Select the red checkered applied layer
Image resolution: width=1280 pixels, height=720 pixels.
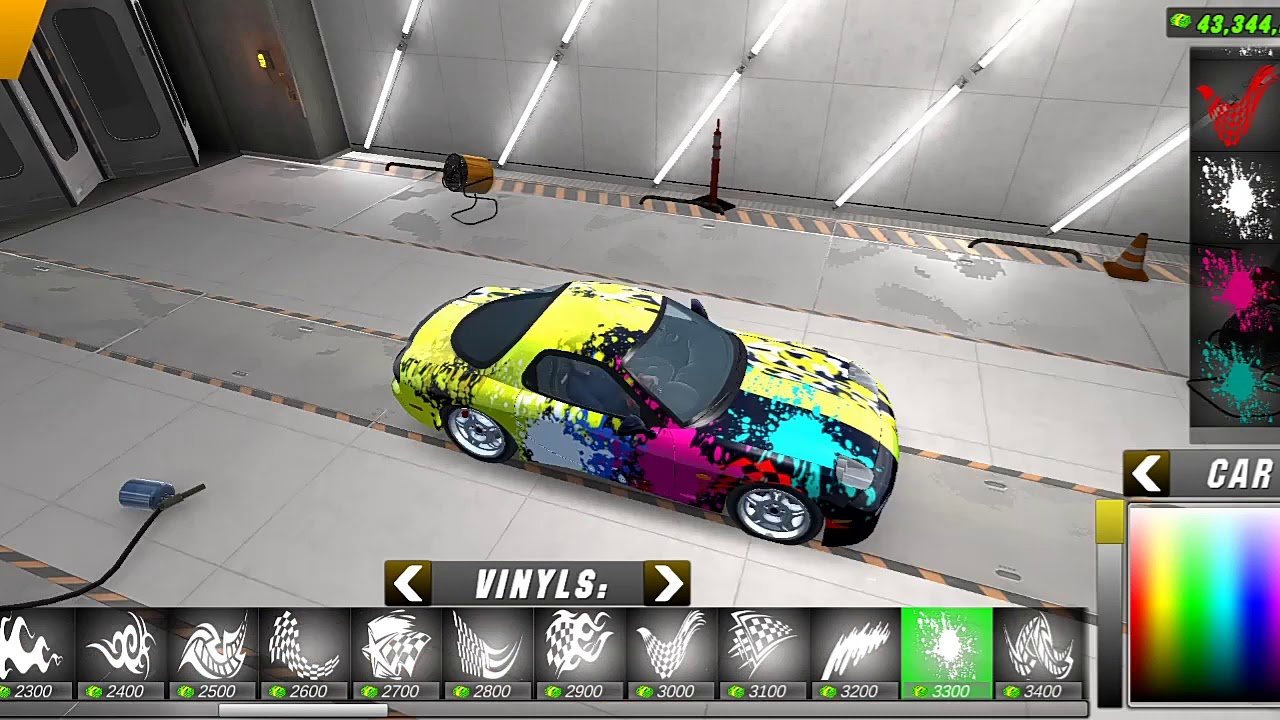(1234, 105)
